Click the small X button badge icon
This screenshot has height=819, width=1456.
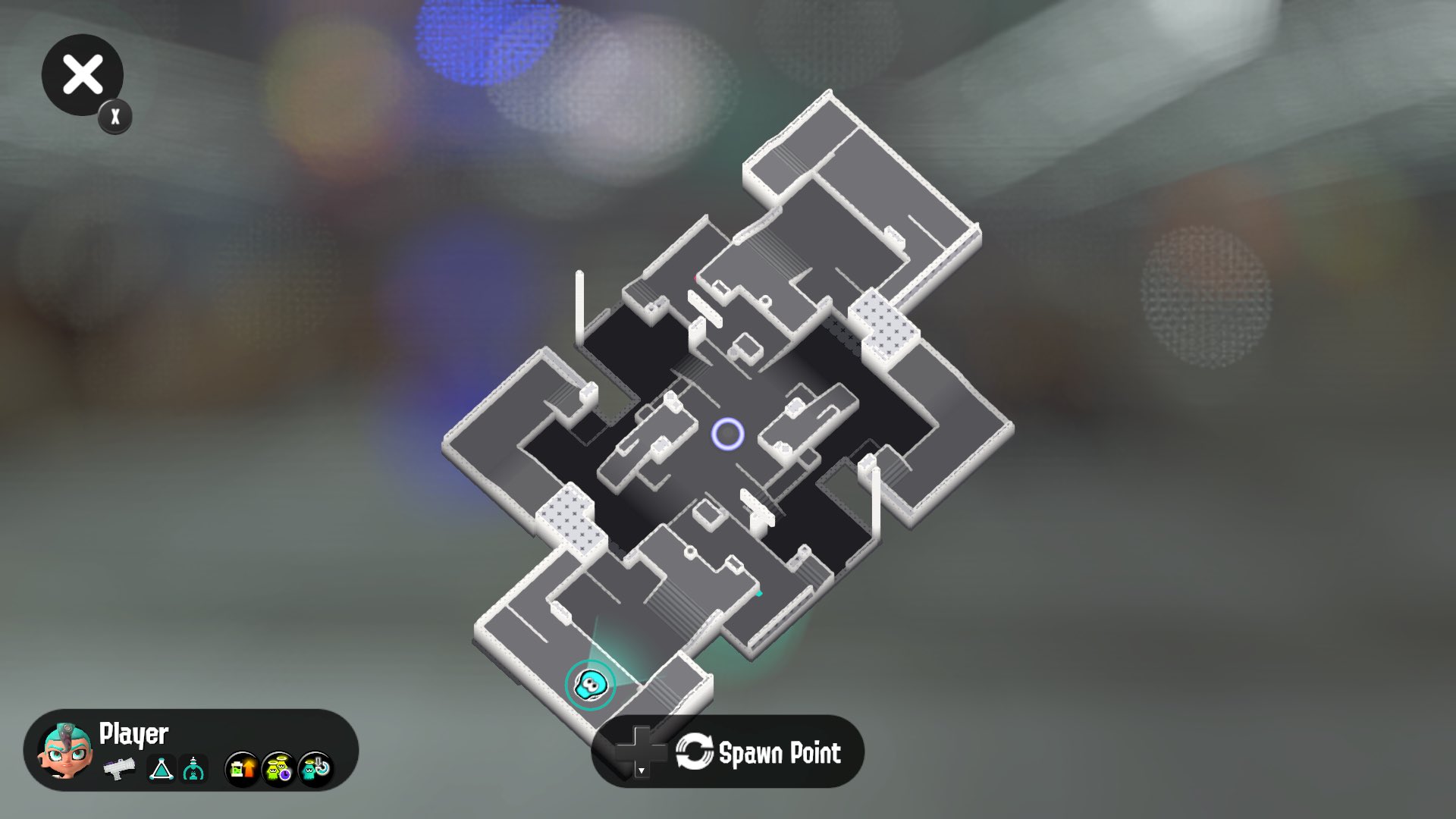point(113,116)
